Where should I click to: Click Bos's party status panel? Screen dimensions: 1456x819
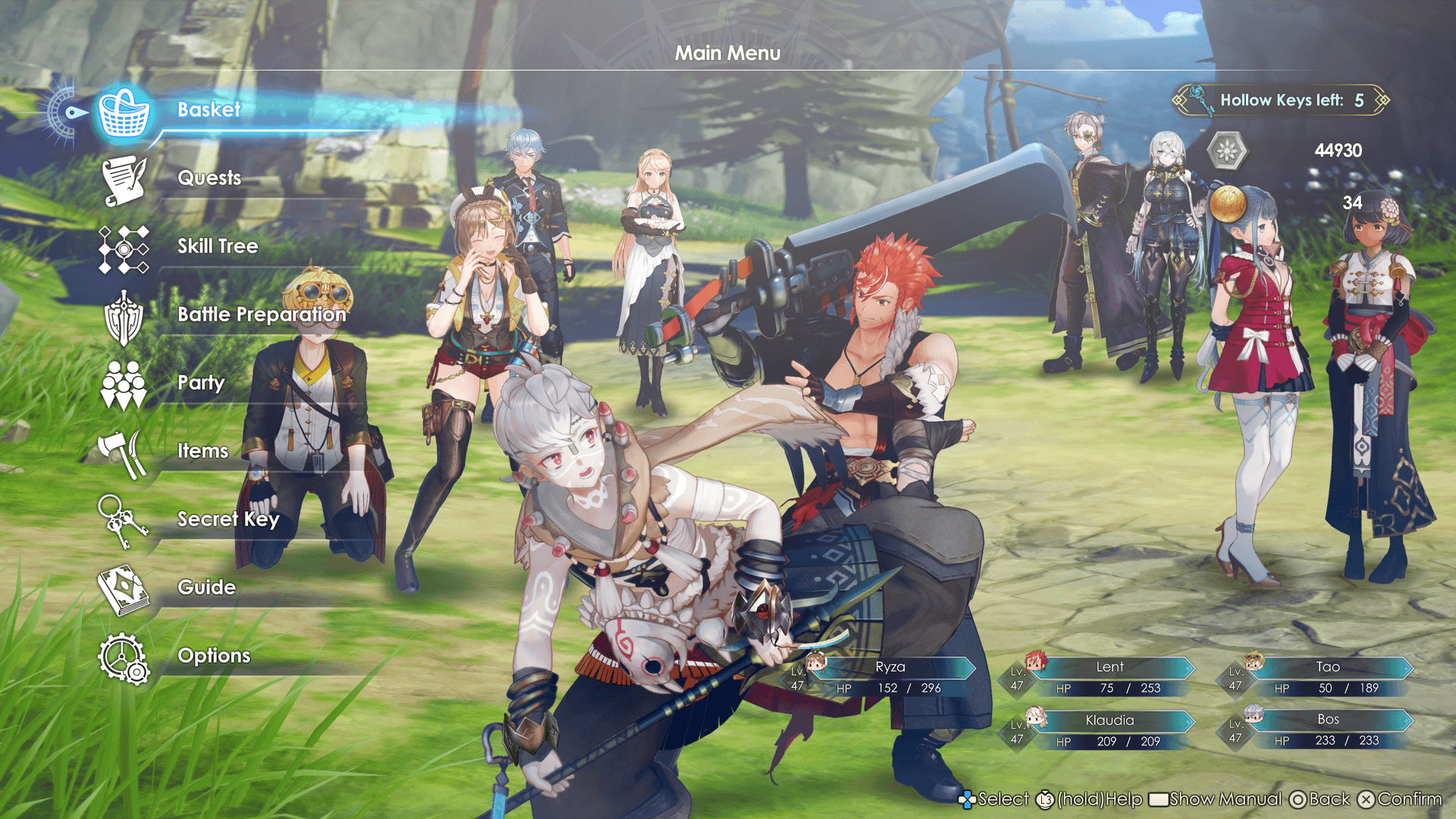point(1327,730)
